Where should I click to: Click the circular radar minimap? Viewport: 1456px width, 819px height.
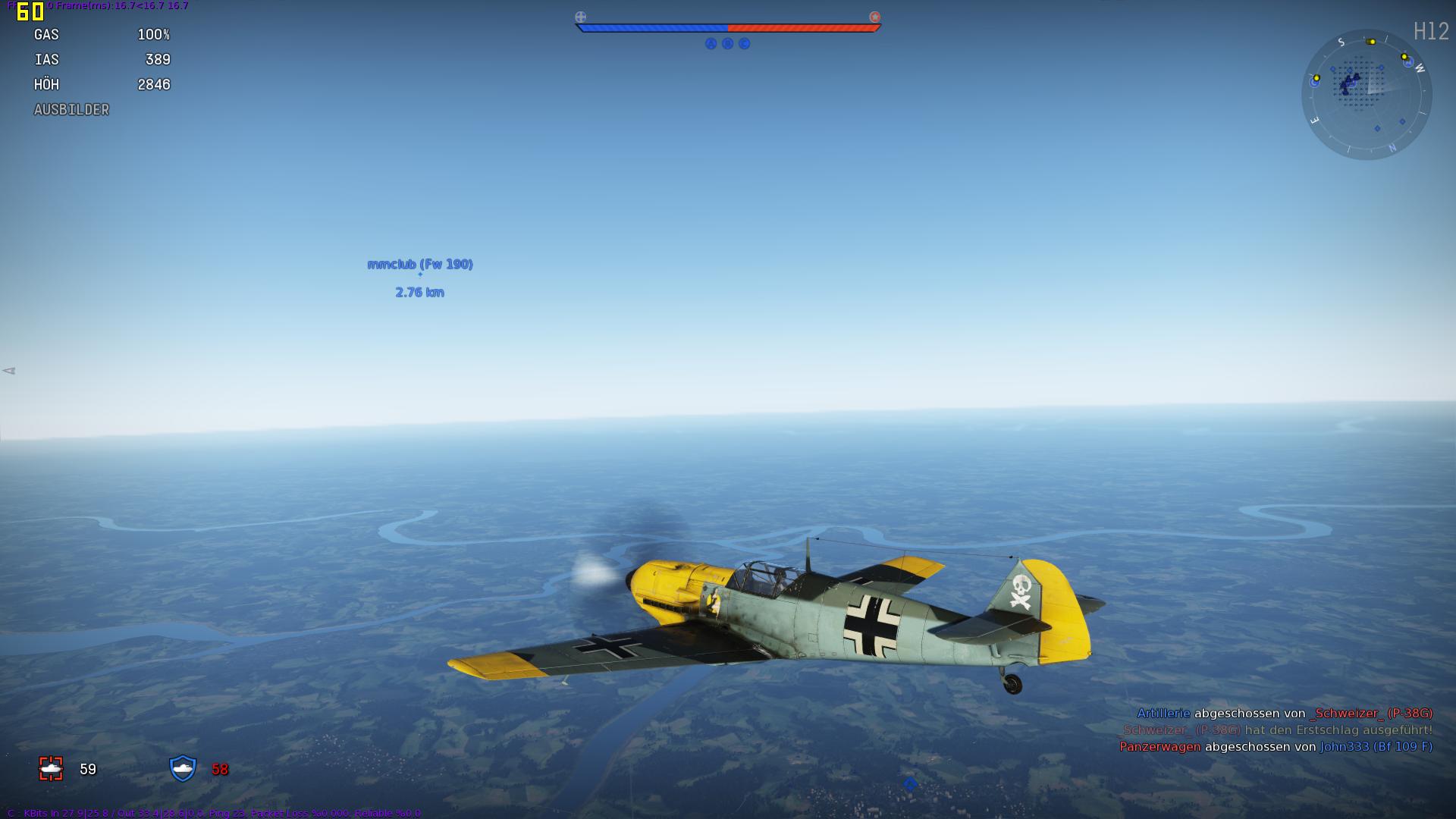click(x=1367, y=95)
